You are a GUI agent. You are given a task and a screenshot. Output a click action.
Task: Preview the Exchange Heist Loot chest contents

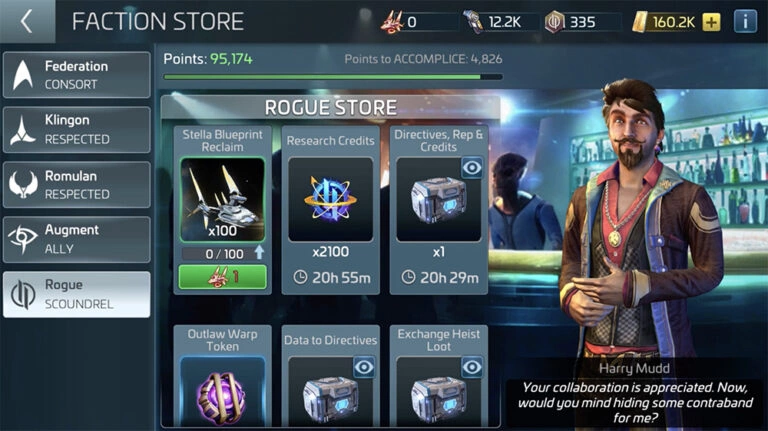pos(472,367)
